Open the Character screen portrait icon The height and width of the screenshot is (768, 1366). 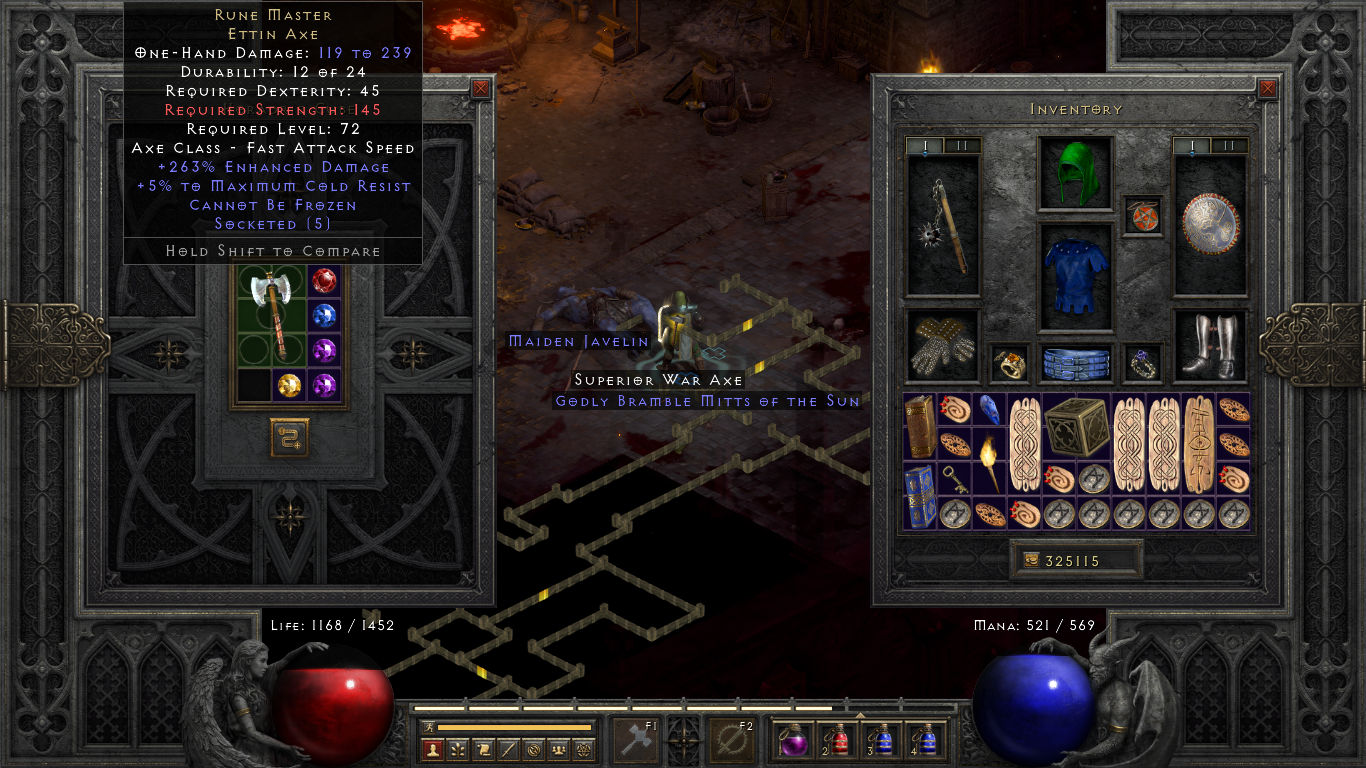click(x=431, y=749)
